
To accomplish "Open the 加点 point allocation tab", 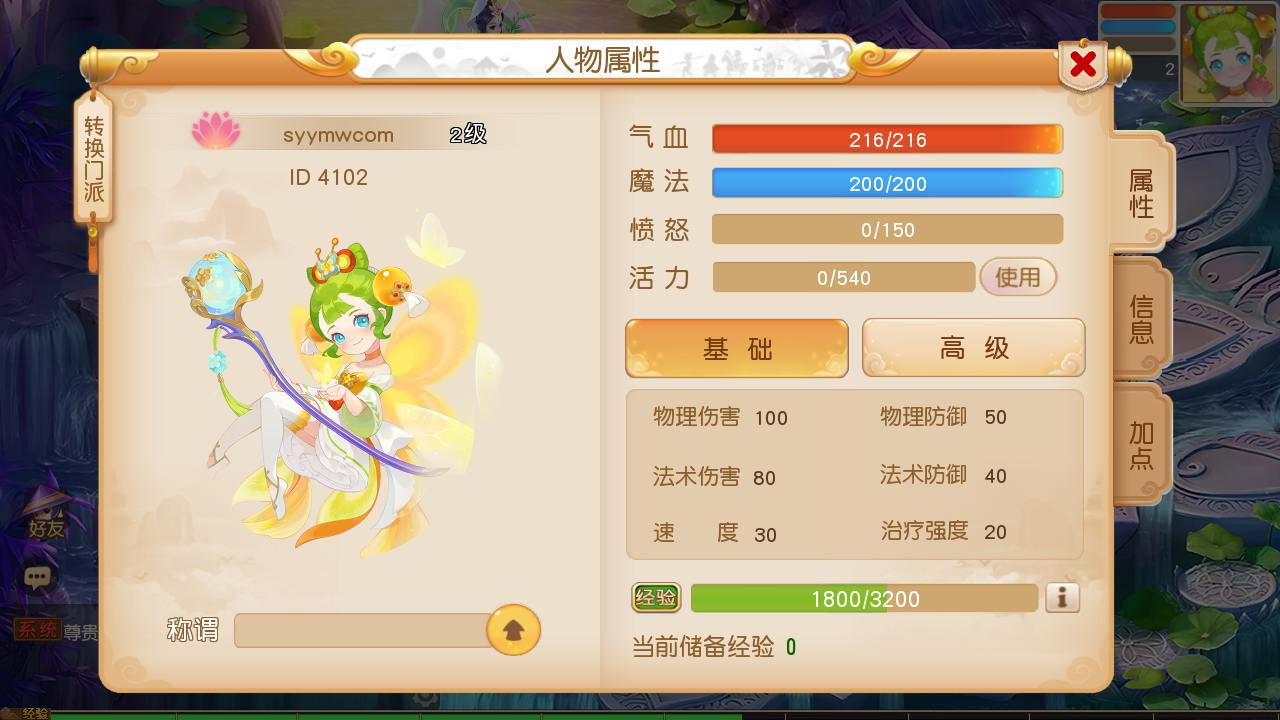I will click(1141, 445).
